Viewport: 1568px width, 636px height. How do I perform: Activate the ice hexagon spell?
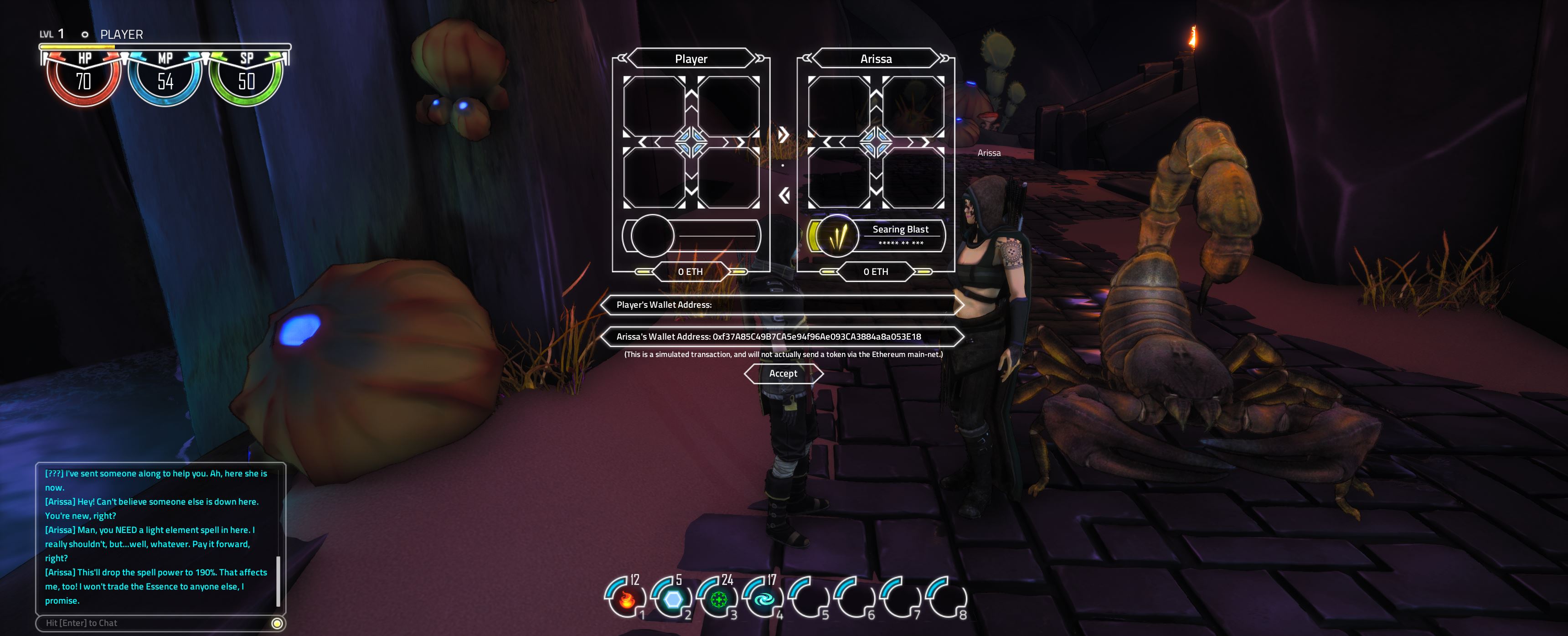(x=672, y=599)
